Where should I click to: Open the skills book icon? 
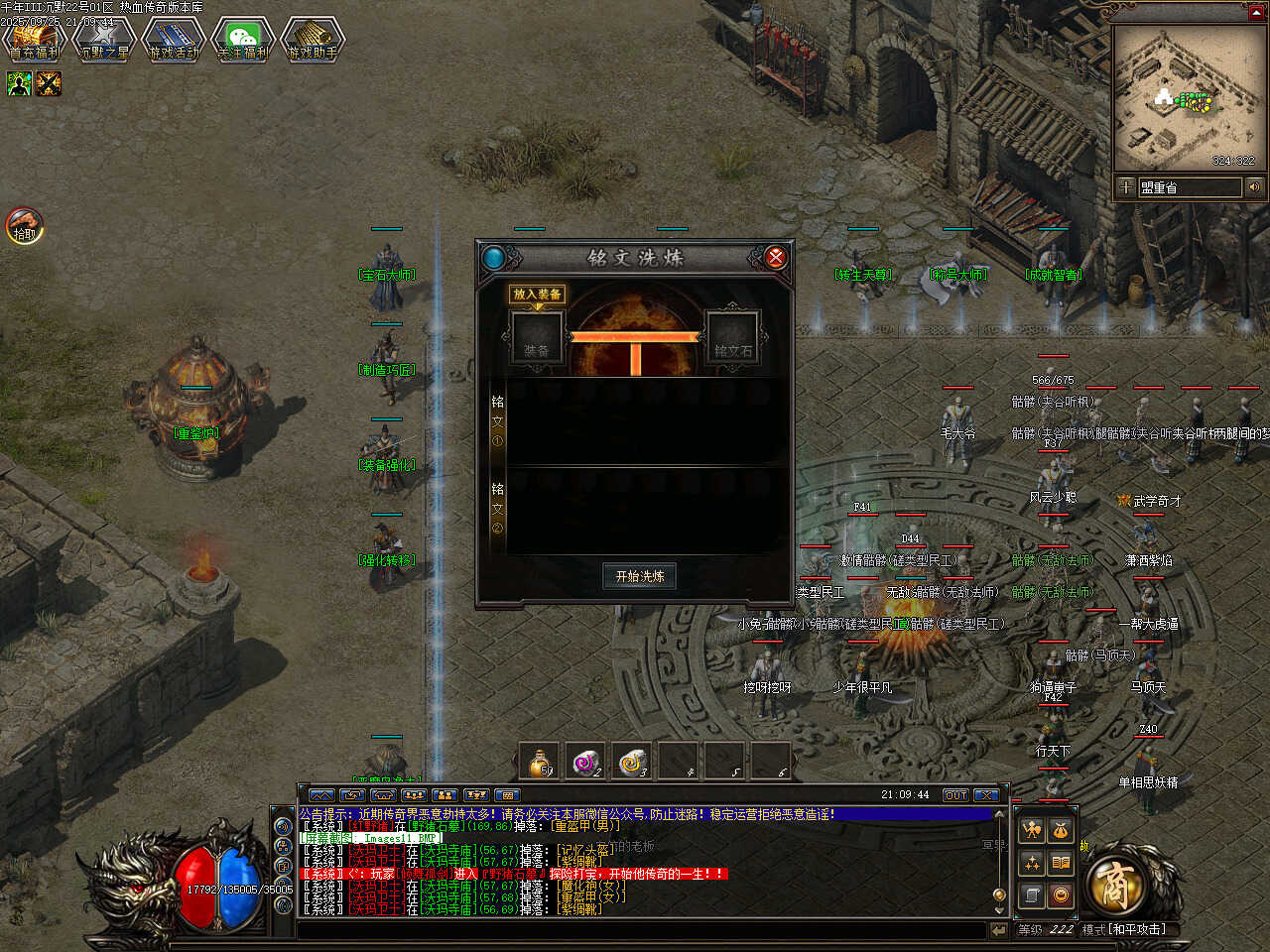pos(1061,863)
